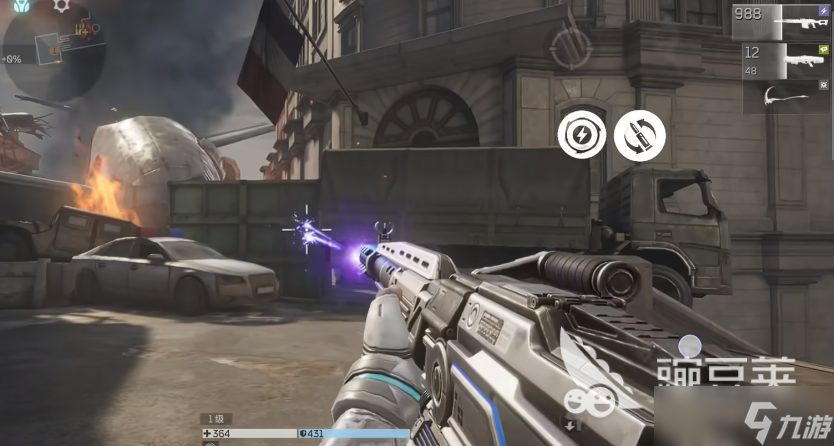The image size is (834, 446).
Task: Tap the cyan character emblem icon
Action: pos(23,6)
